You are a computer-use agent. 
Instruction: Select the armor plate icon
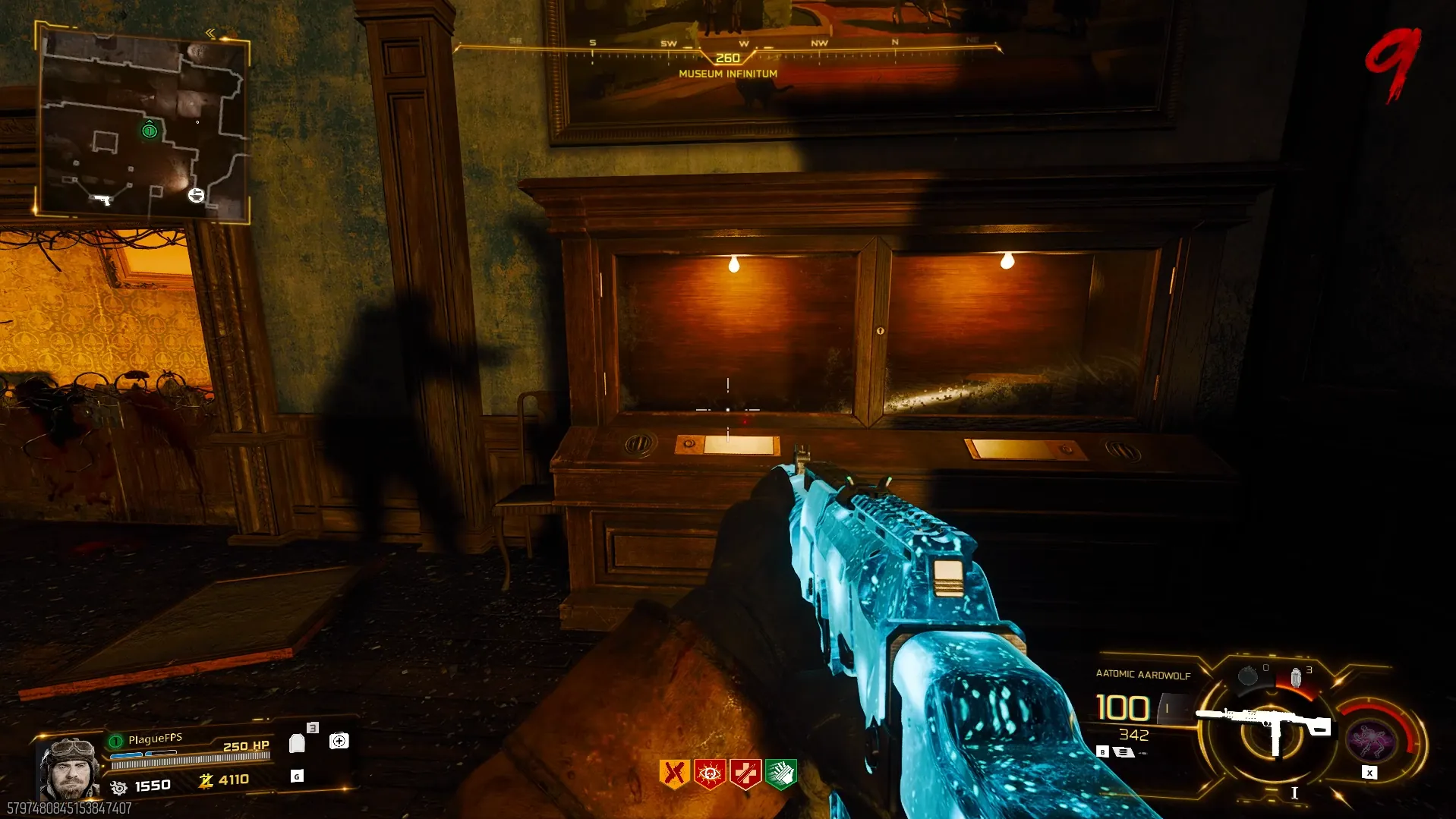coord(297,743)
